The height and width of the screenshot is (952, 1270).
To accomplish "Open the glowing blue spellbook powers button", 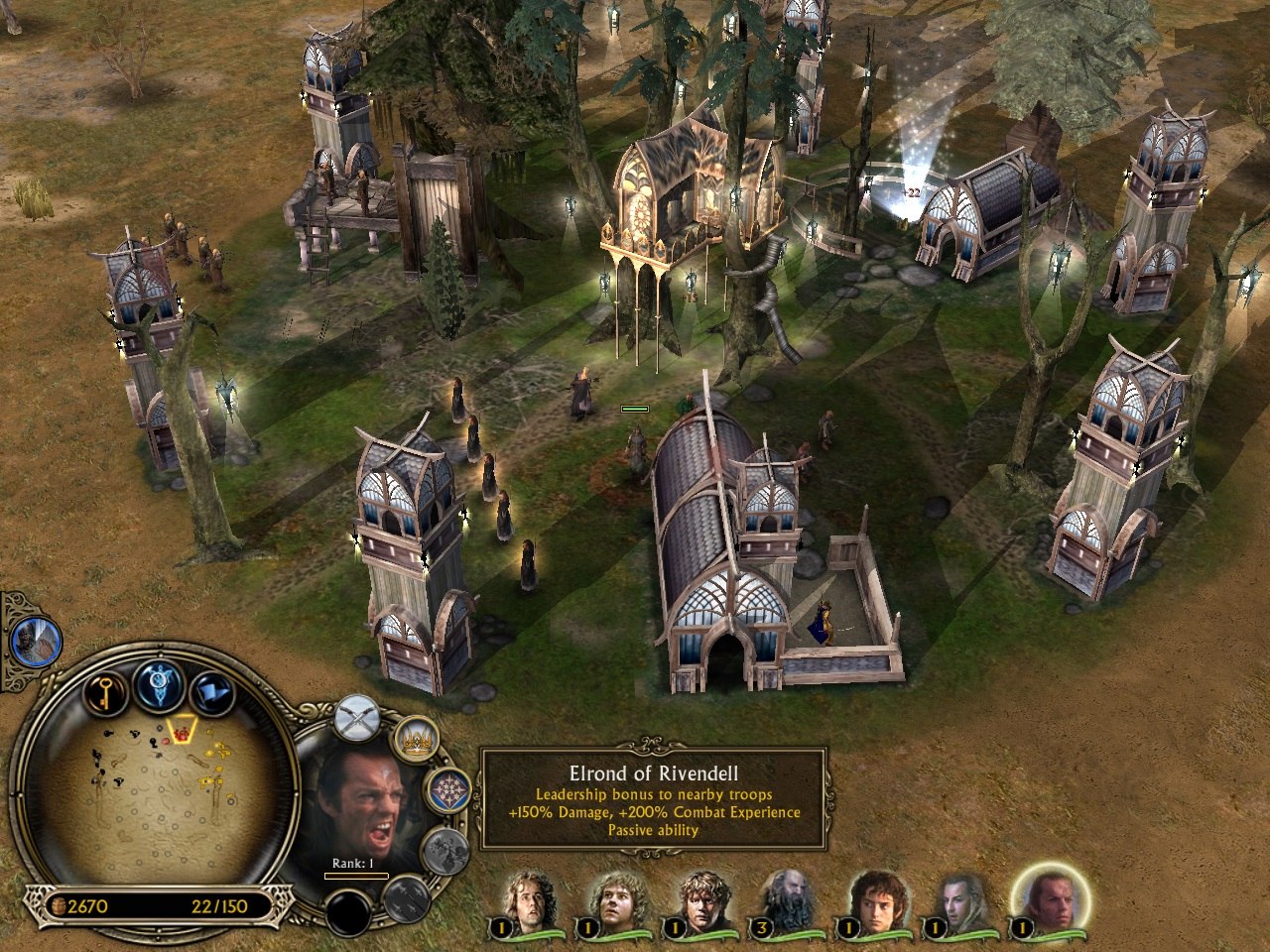I will tap(159, 685).
